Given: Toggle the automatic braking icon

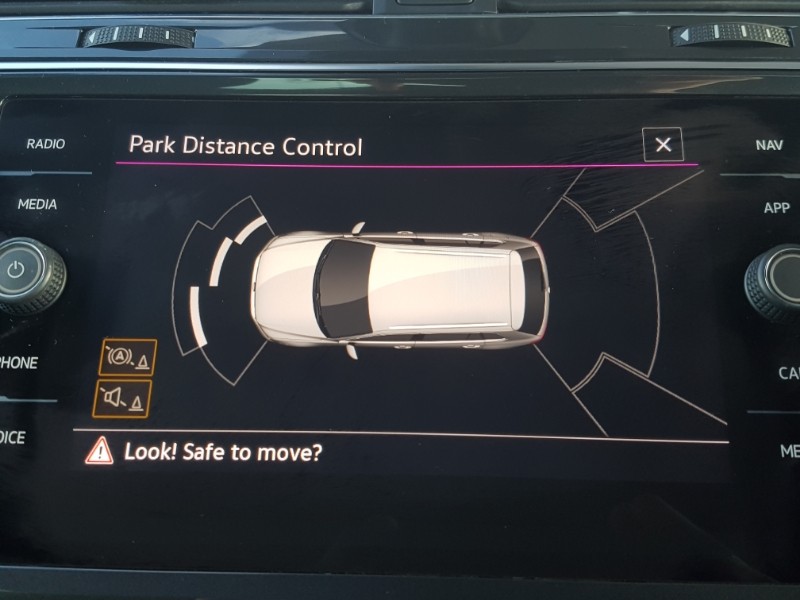Looking at the screenshot, I should tap(128, 358).
